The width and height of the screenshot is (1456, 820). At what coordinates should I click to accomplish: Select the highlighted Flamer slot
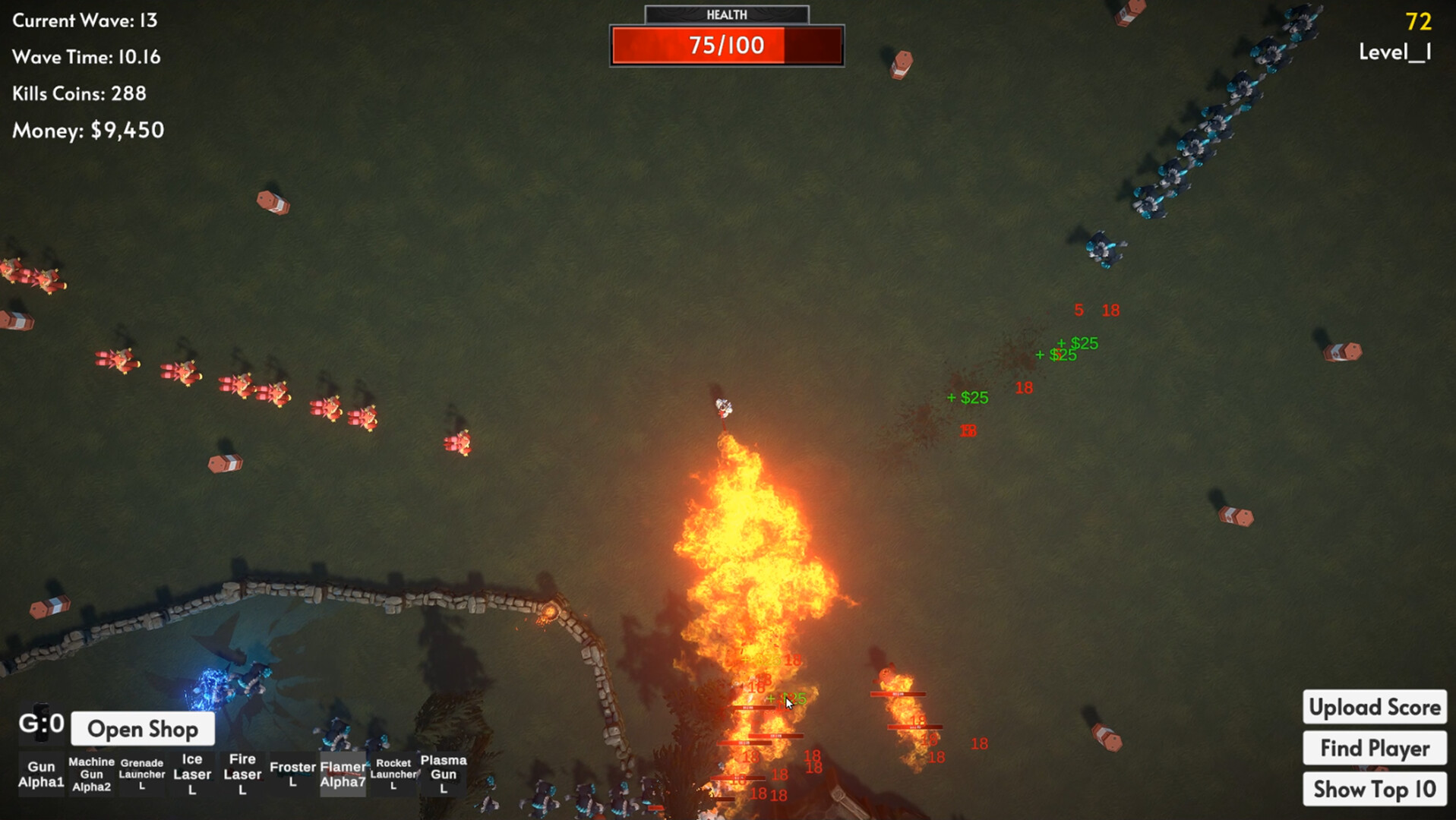tap(343, 774)
